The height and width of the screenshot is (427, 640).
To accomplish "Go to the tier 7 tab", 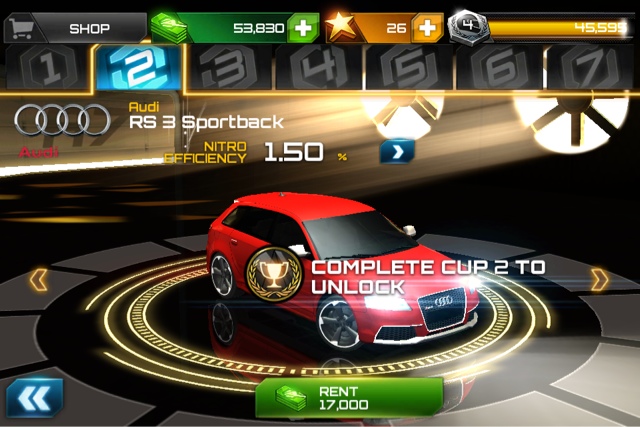I will coord(587,70).
